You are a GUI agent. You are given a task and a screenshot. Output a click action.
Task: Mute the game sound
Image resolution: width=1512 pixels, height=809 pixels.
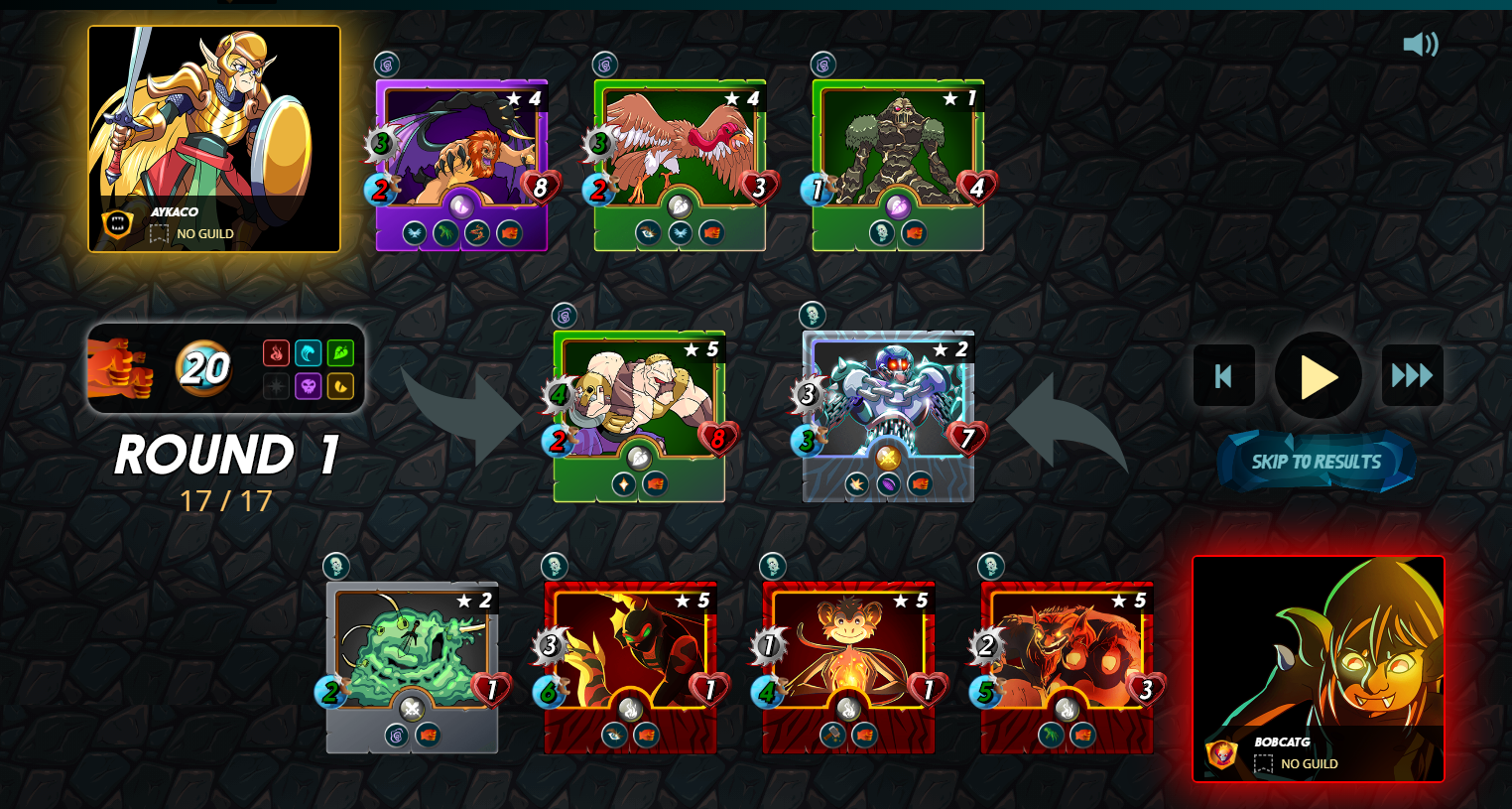1423,44
